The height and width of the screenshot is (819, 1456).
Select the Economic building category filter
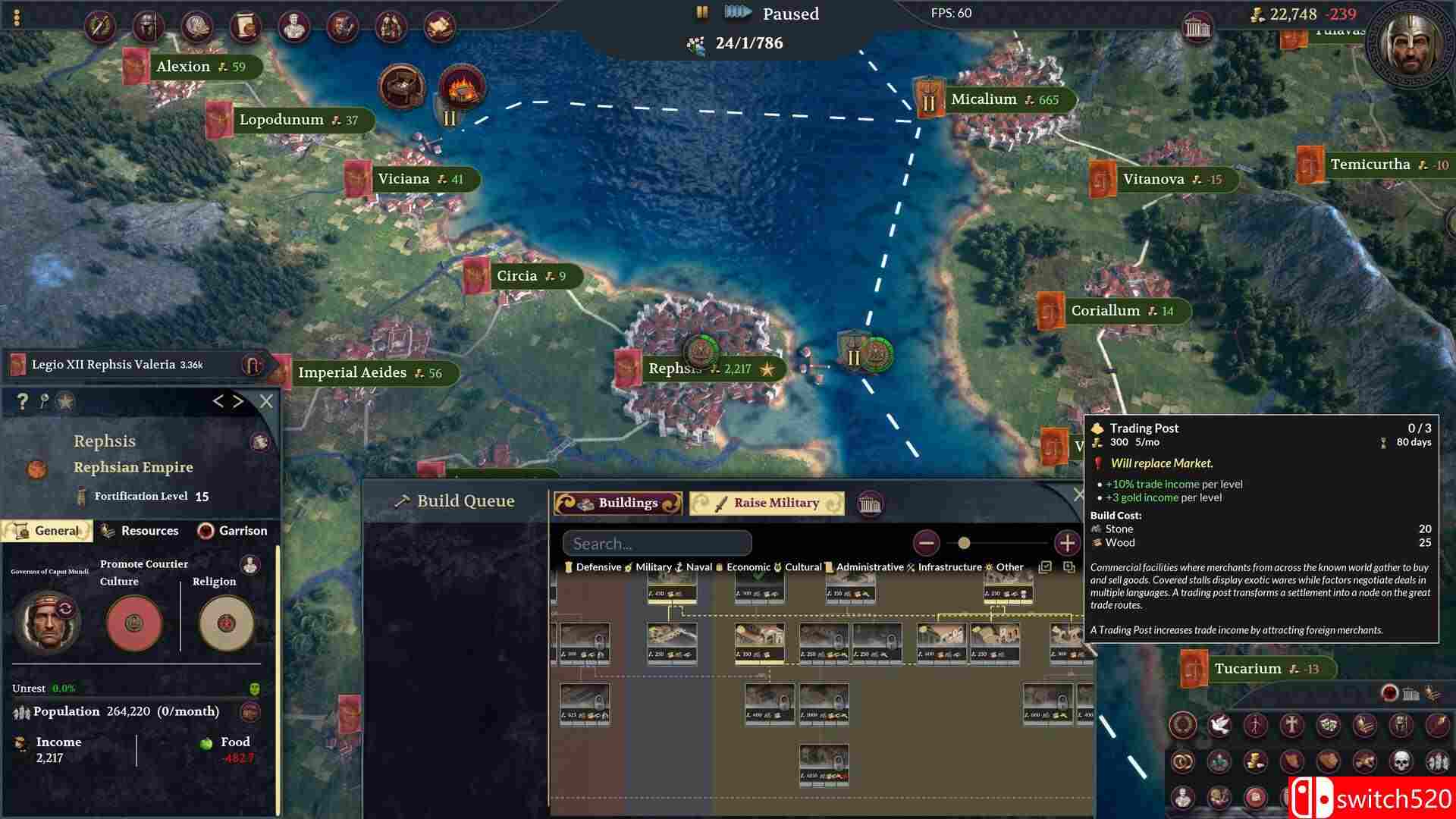747,566
